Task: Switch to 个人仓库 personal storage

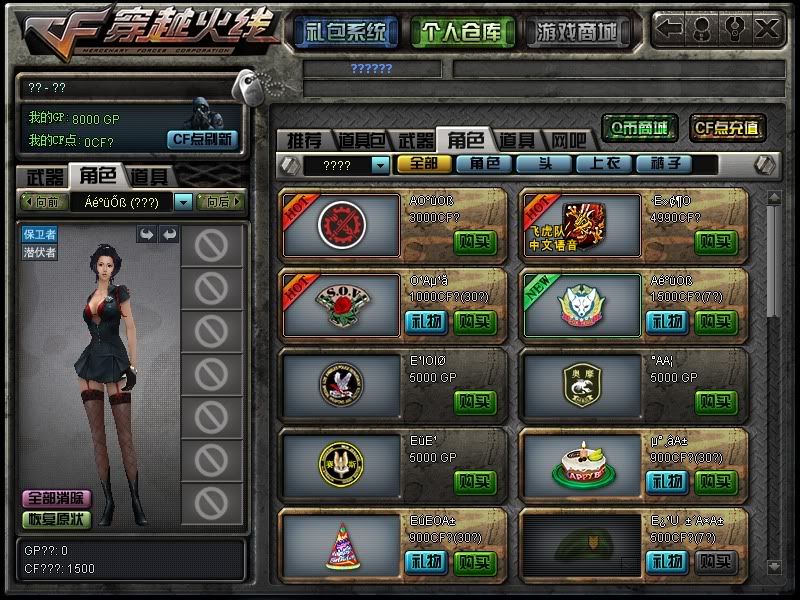Action: pos(459,31)
